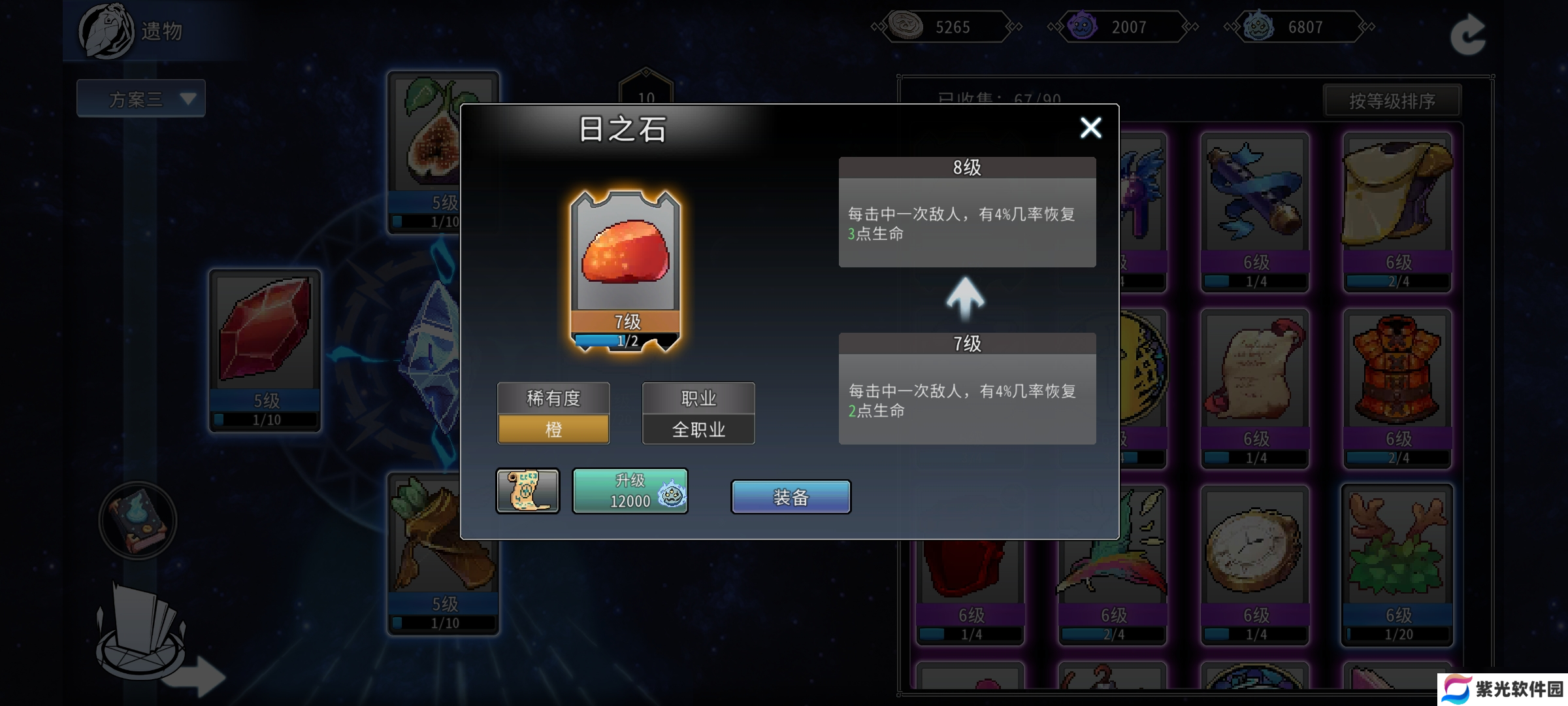Click the 紫光软件园 watermark logo
The width and height of the screenshot is (1568, 706).
point(1503,689)
